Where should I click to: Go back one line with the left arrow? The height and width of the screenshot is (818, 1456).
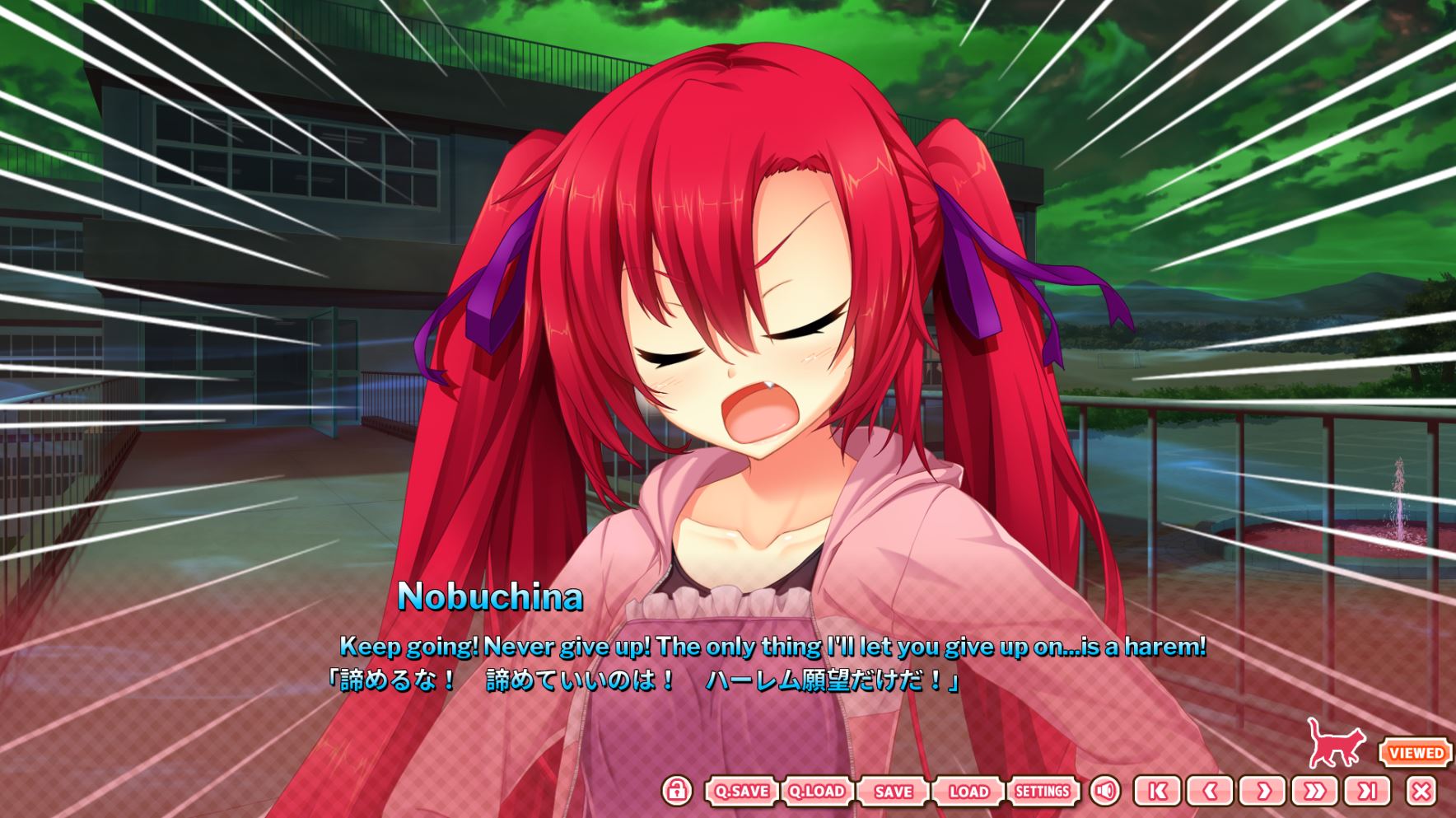[x=1210, y=792]
